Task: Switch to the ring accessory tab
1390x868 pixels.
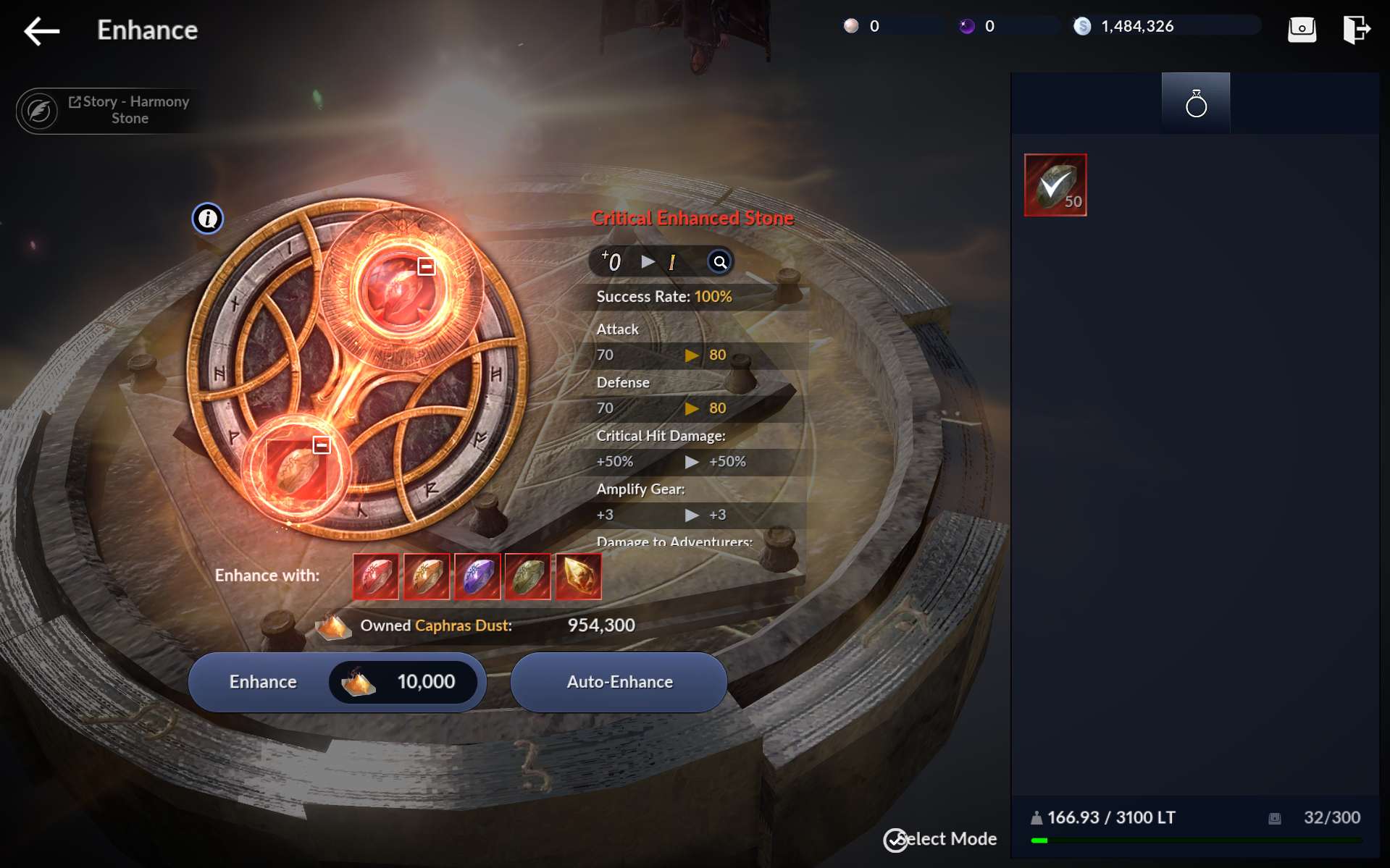Action: pos(1196,104)
